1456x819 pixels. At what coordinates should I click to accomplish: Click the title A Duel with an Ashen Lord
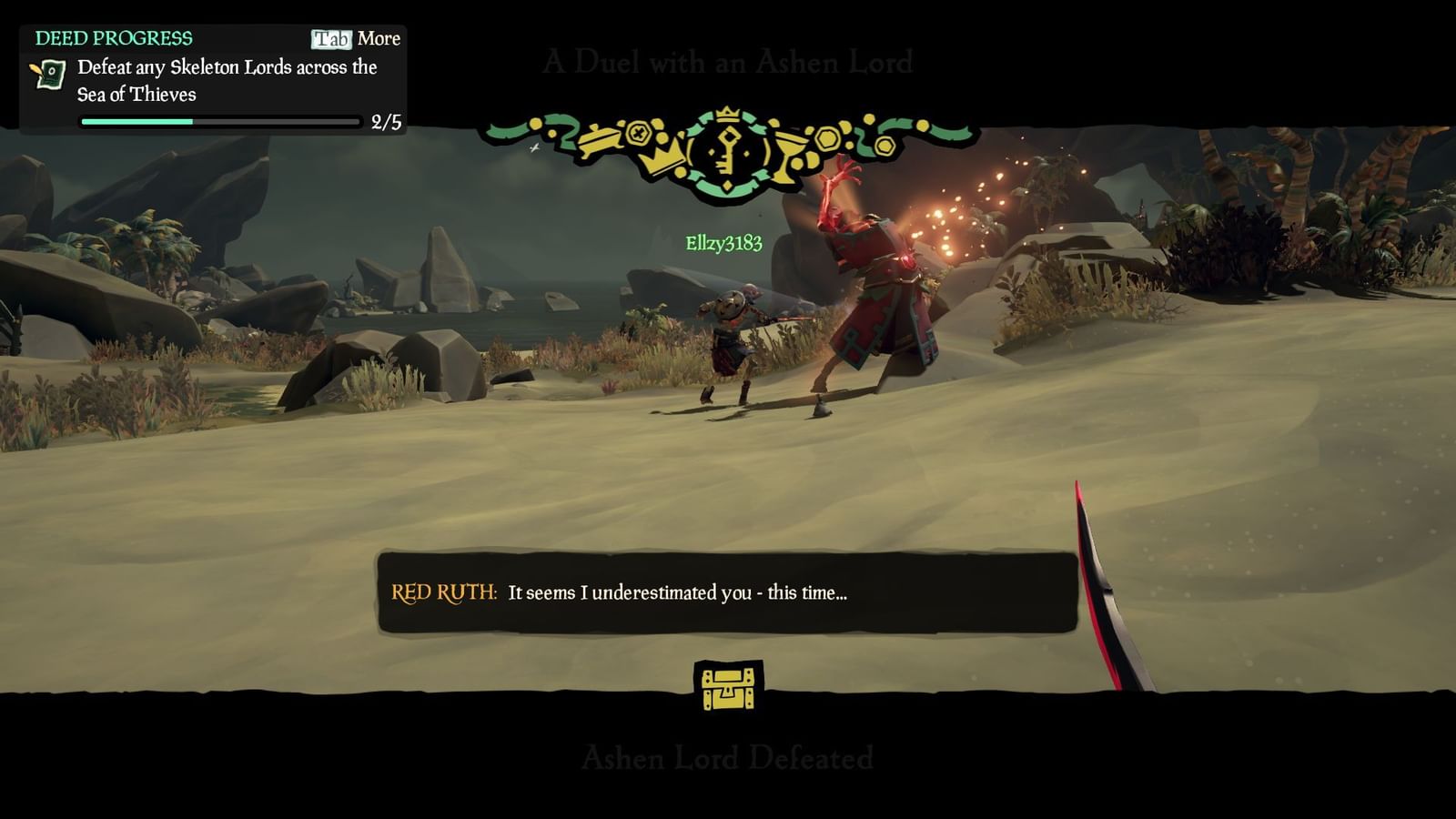tap(727, 62)
